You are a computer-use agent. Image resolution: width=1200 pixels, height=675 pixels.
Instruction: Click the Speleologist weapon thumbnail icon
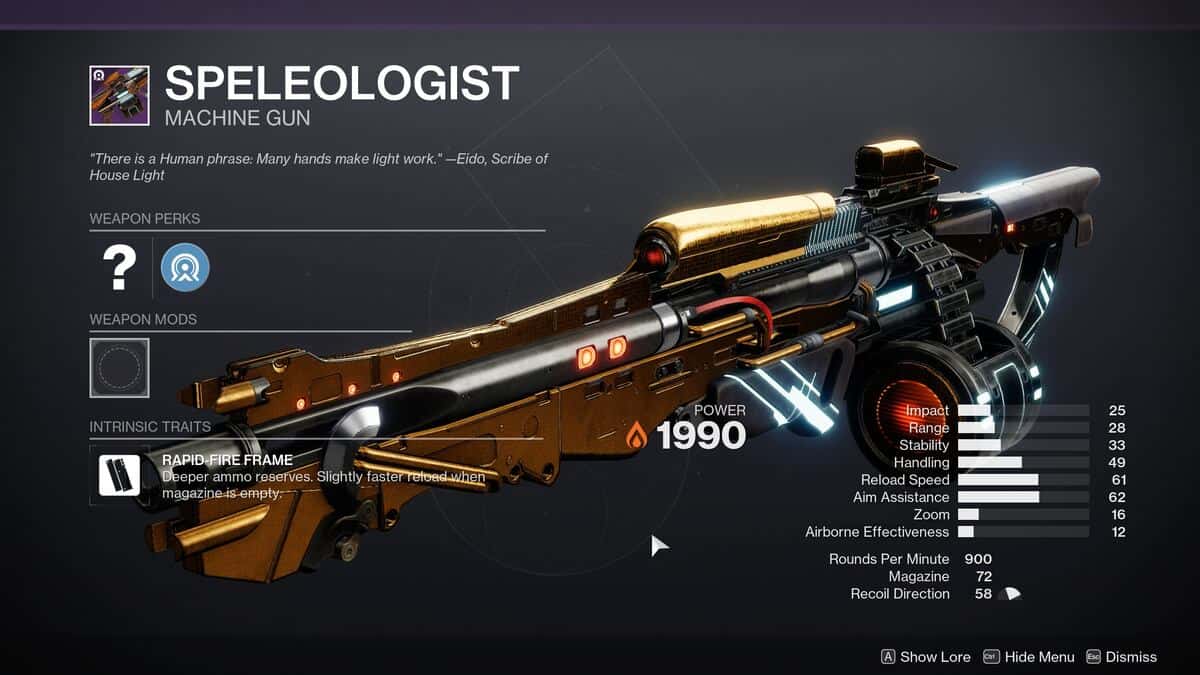119,95
